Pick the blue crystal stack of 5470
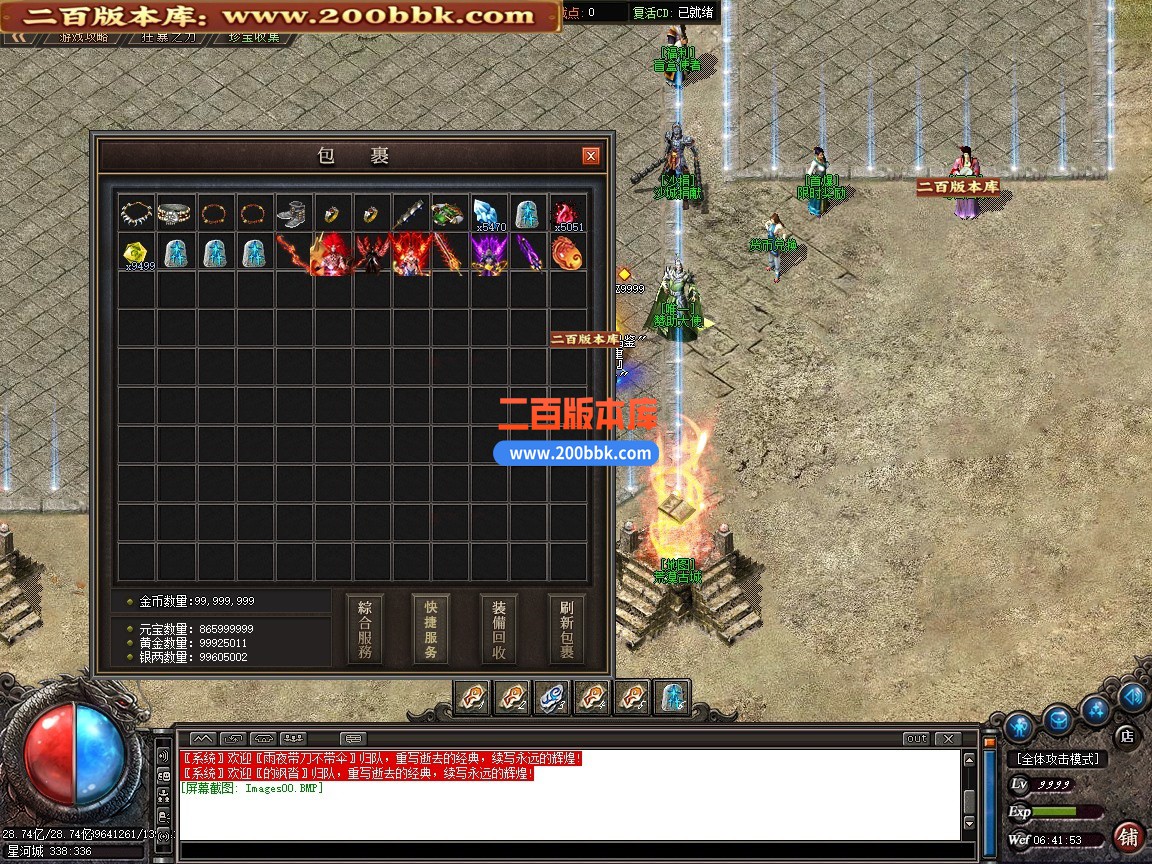 489,213
